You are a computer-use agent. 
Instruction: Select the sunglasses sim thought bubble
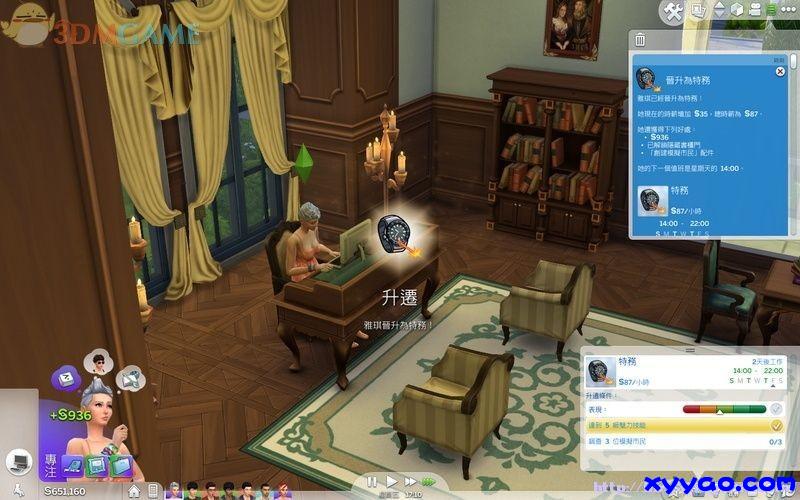[97, 360]
